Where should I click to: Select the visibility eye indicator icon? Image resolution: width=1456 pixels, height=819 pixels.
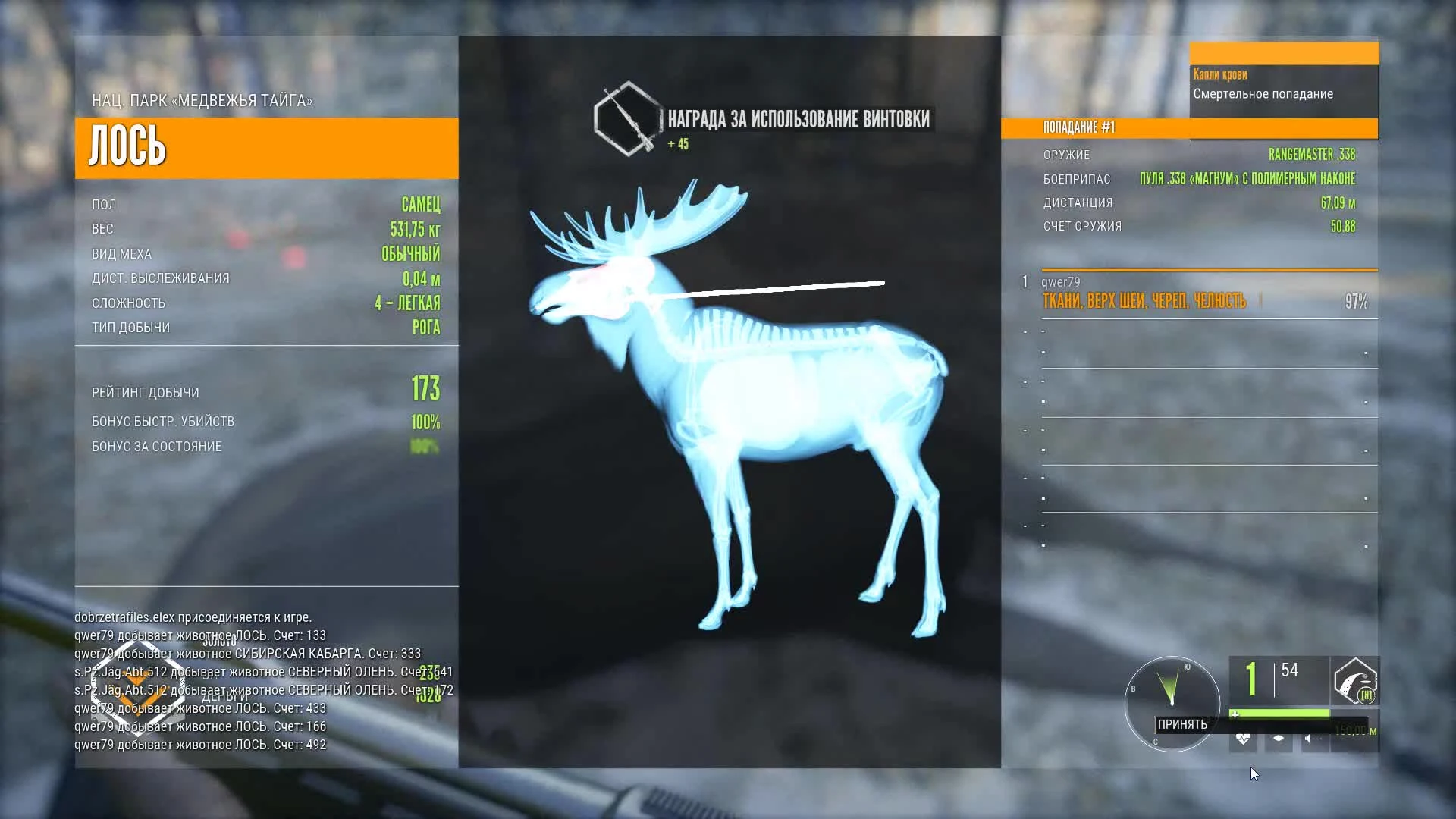[1278, 738]
